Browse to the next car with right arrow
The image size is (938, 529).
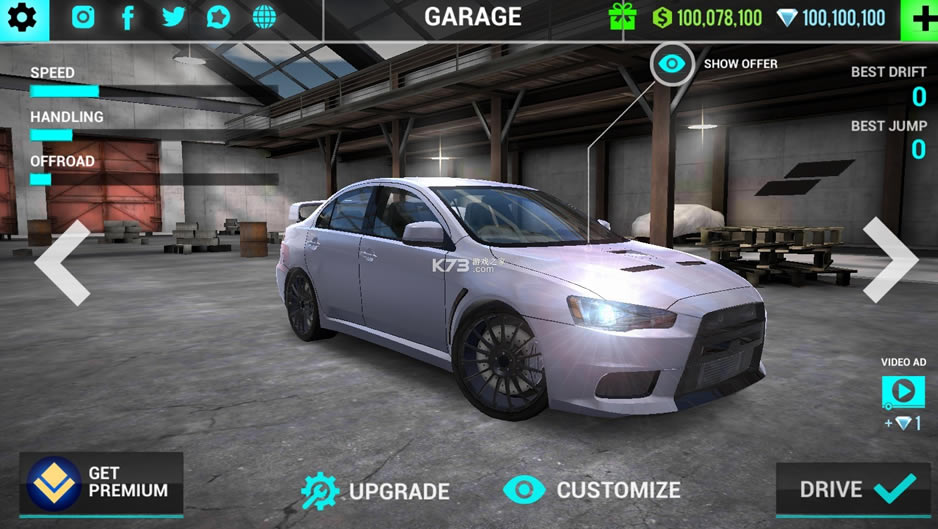tap(889, 260)
